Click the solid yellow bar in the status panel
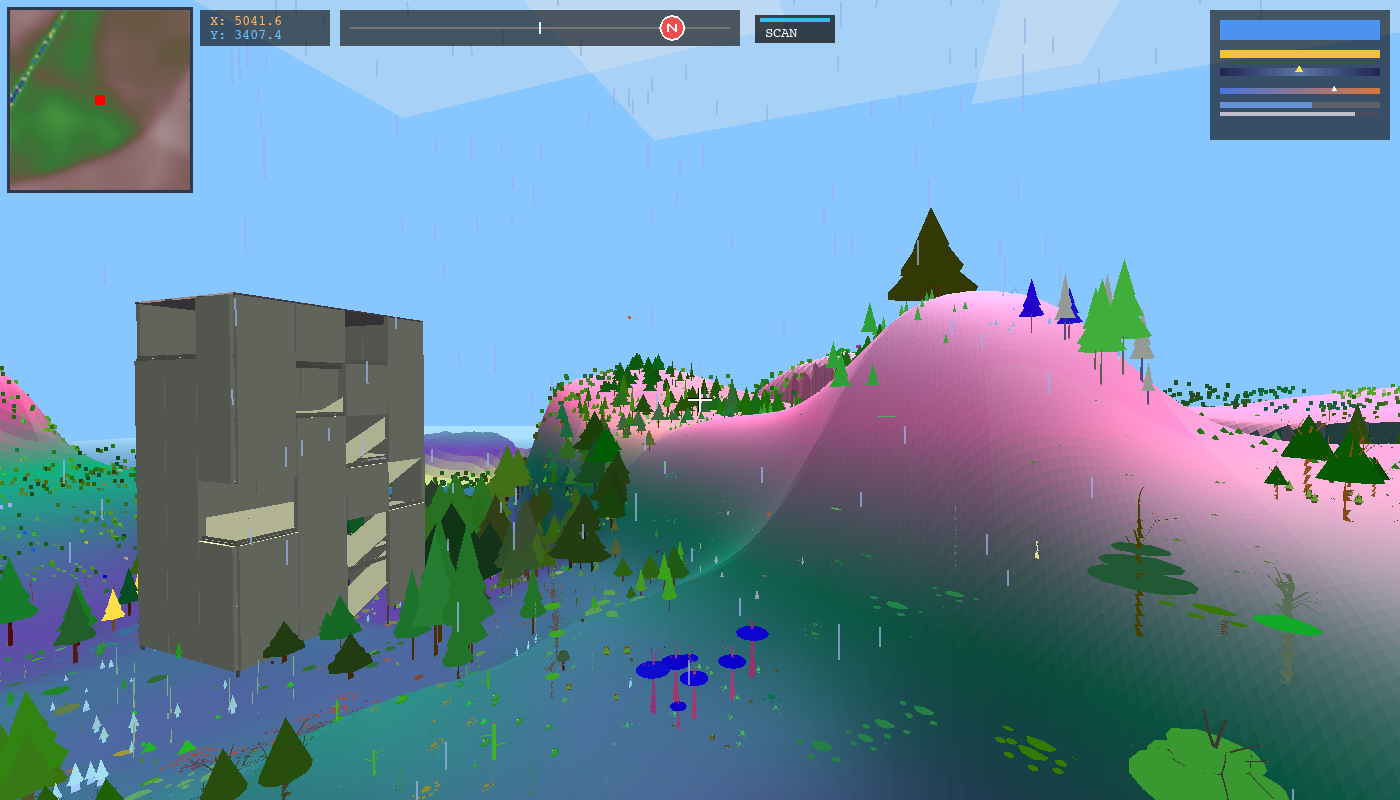 click(x=1299, y=53)
